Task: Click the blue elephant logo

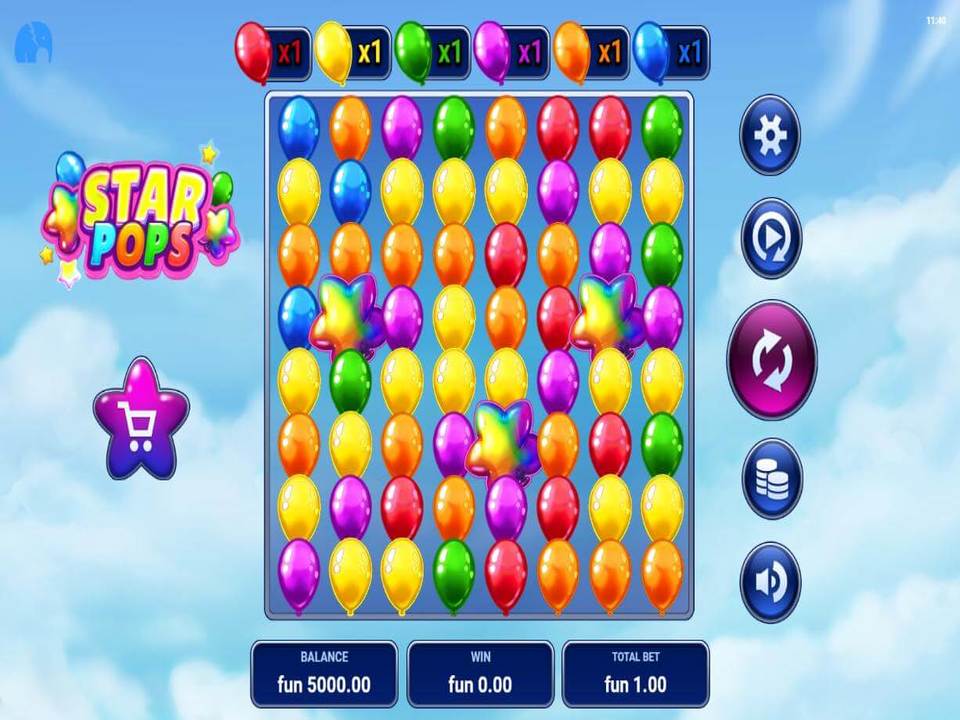Action: click(x=32, y=43)
